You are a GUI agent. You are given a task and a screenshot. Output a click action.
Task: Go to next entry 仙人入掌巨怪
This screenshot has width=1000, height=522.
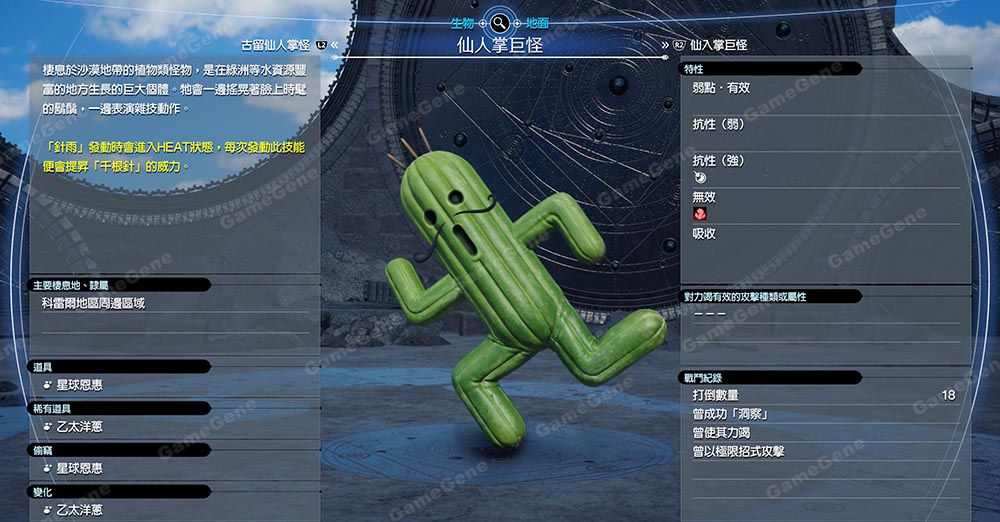718,45
